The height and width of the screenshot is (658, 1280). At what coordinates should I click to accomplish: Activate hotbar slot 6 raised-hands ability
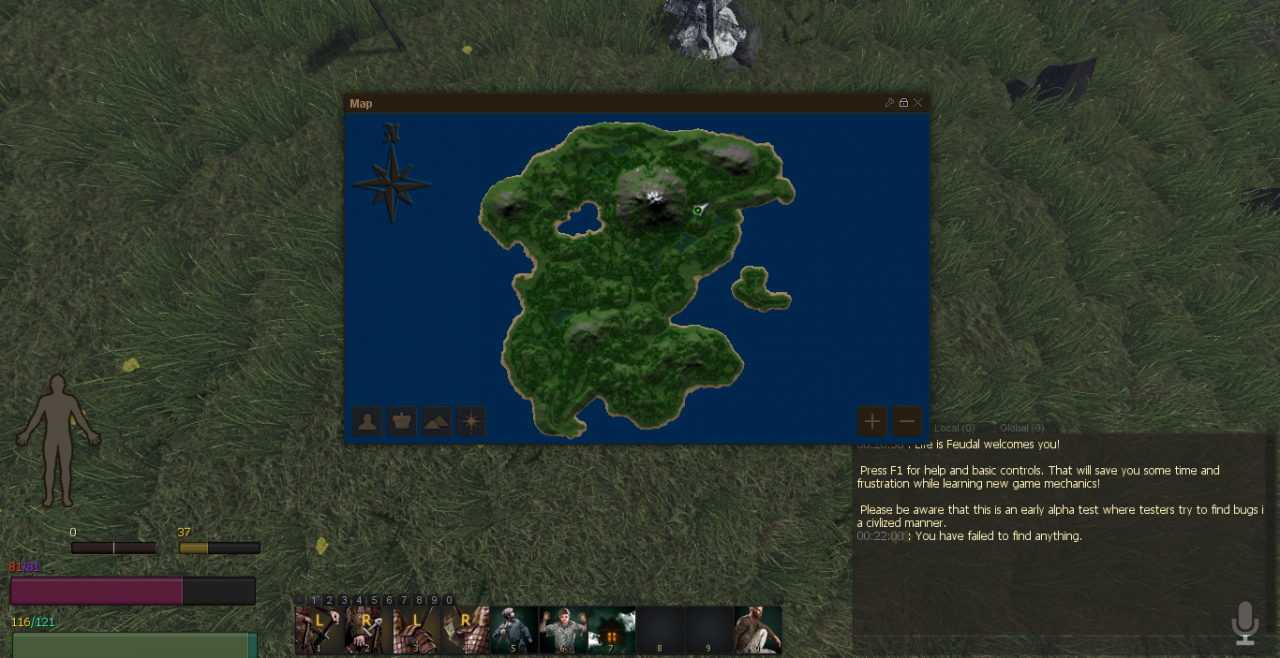coord(563,630)
